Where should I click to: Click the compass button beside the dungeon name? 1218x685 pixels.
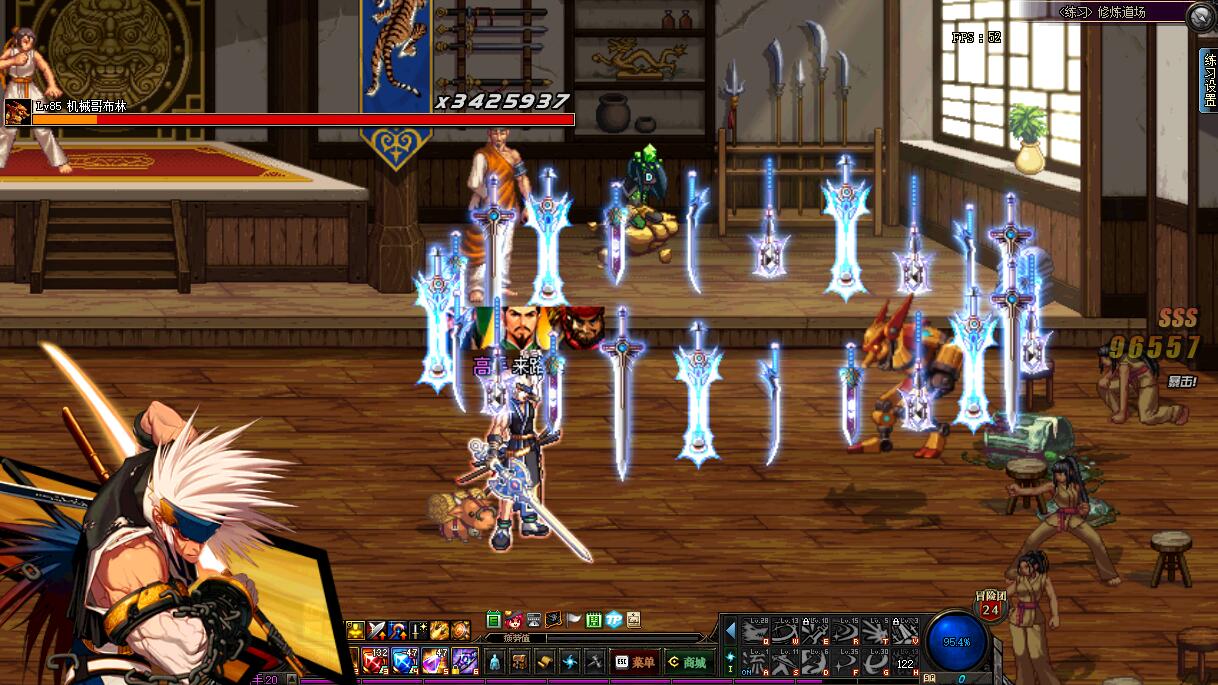[x=1199, y=16]
